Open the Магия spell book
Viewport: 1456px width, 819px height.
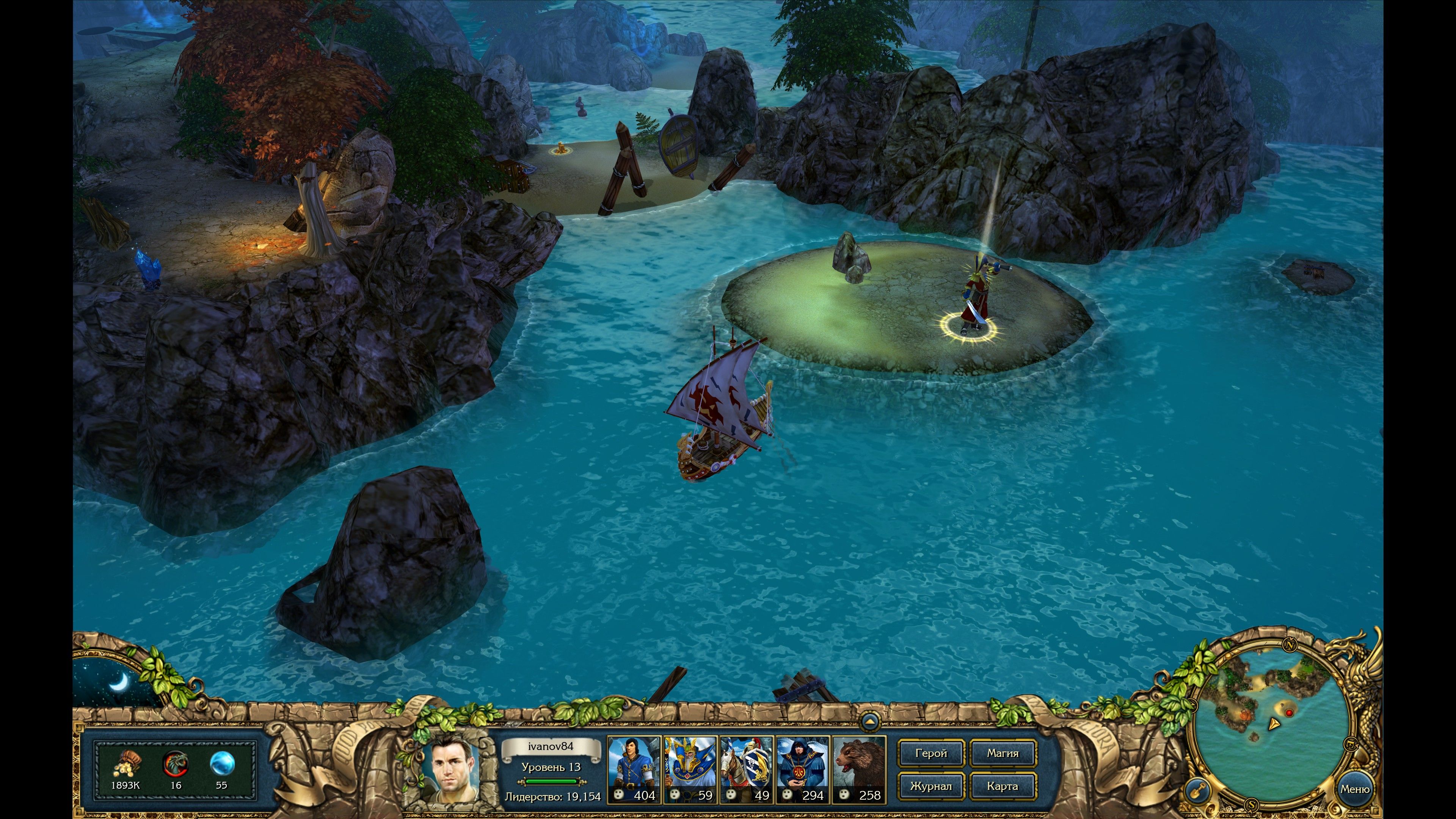(1003, 753)
